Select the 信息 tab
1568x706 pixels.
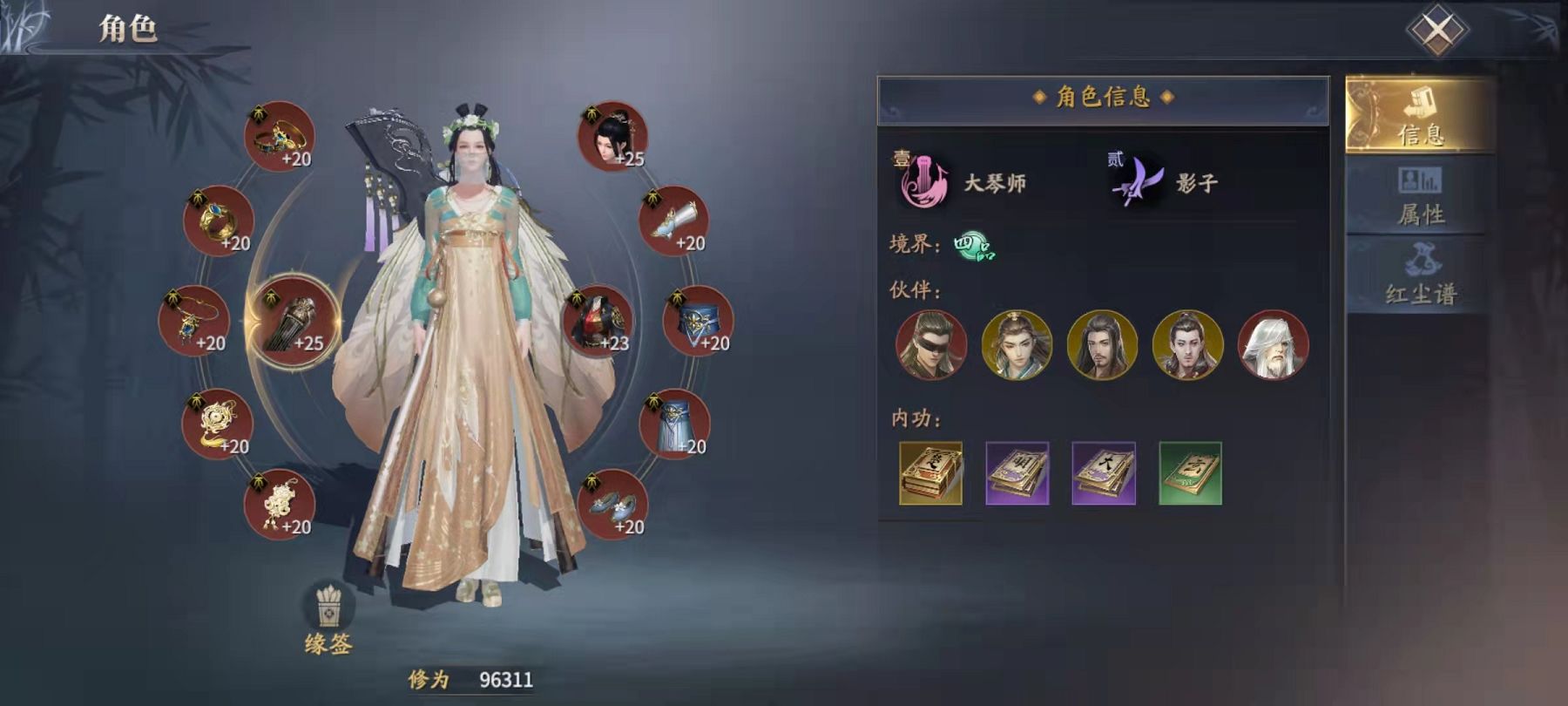[1419, 115]
